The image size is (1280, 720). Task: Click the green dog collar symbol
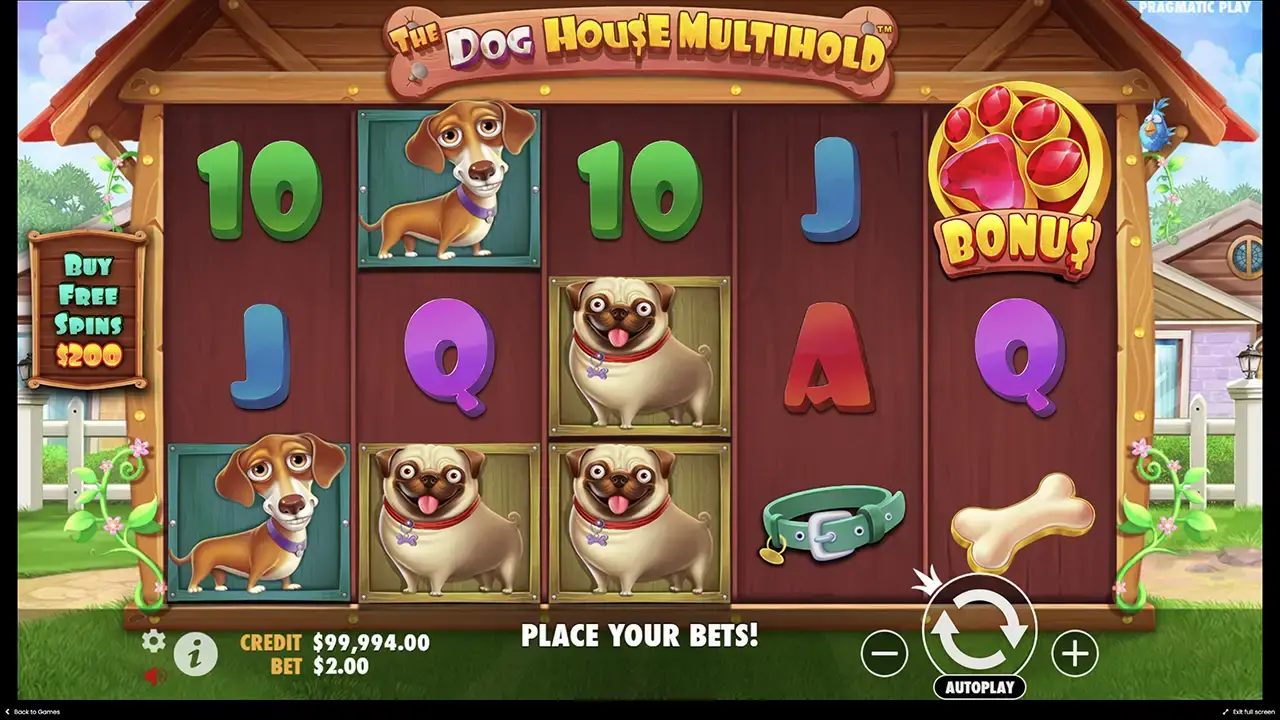(830, 520)
